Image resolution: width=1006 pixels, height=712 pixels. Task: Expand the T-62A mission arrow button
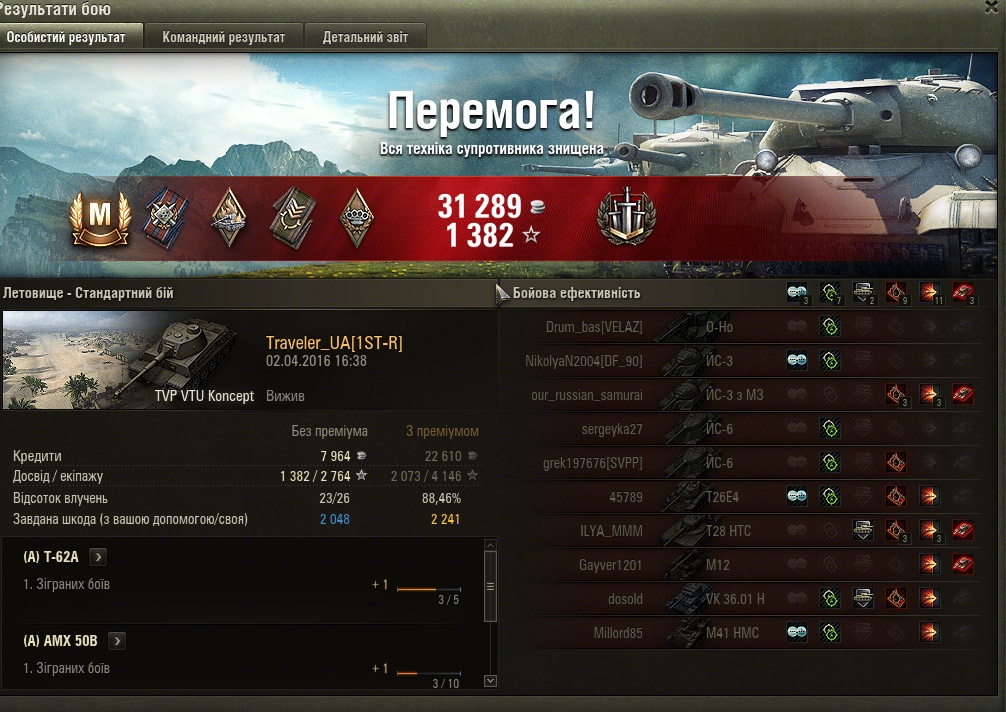(99, 557)
